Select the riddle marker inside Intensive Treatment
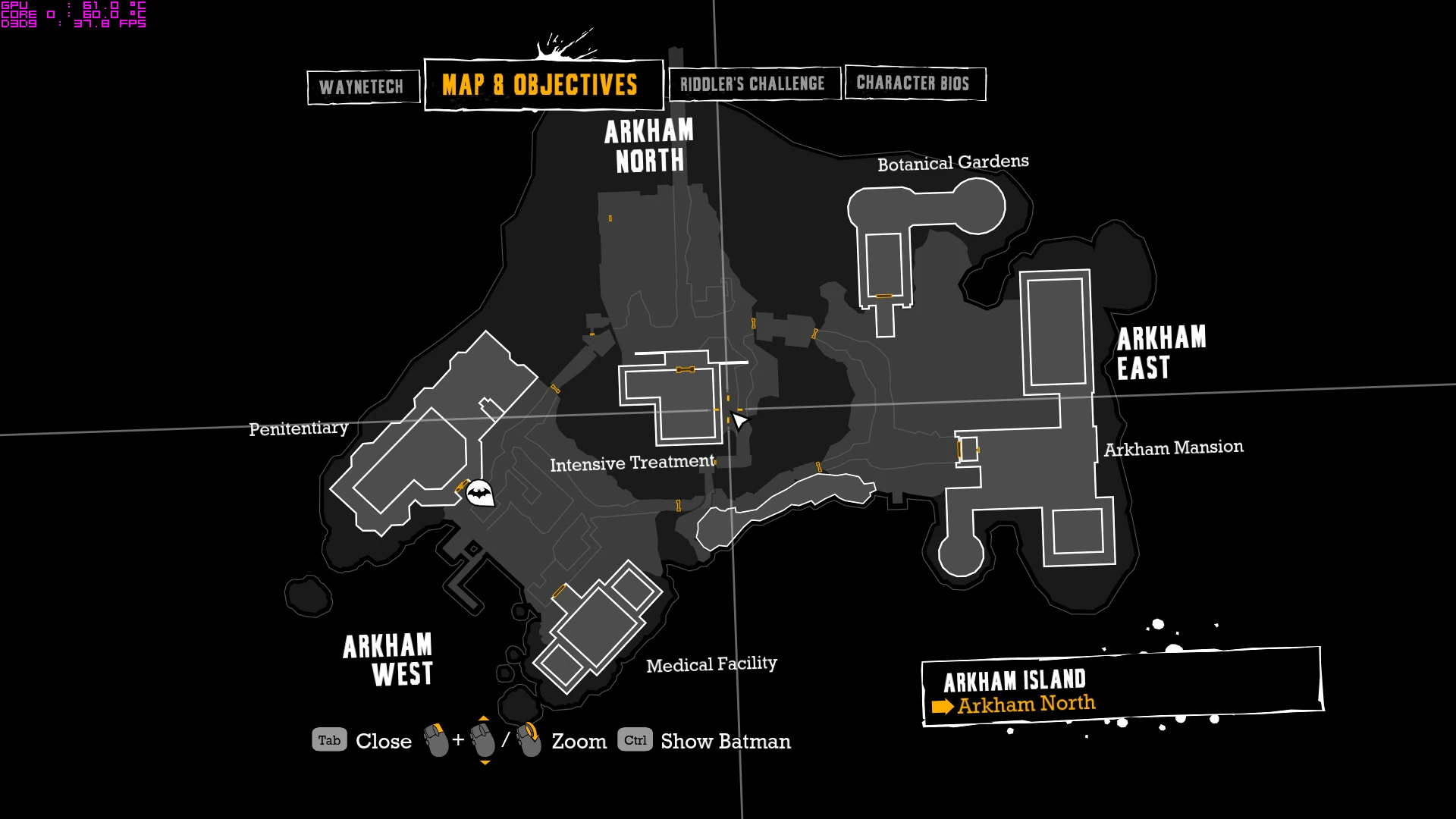 686,369
